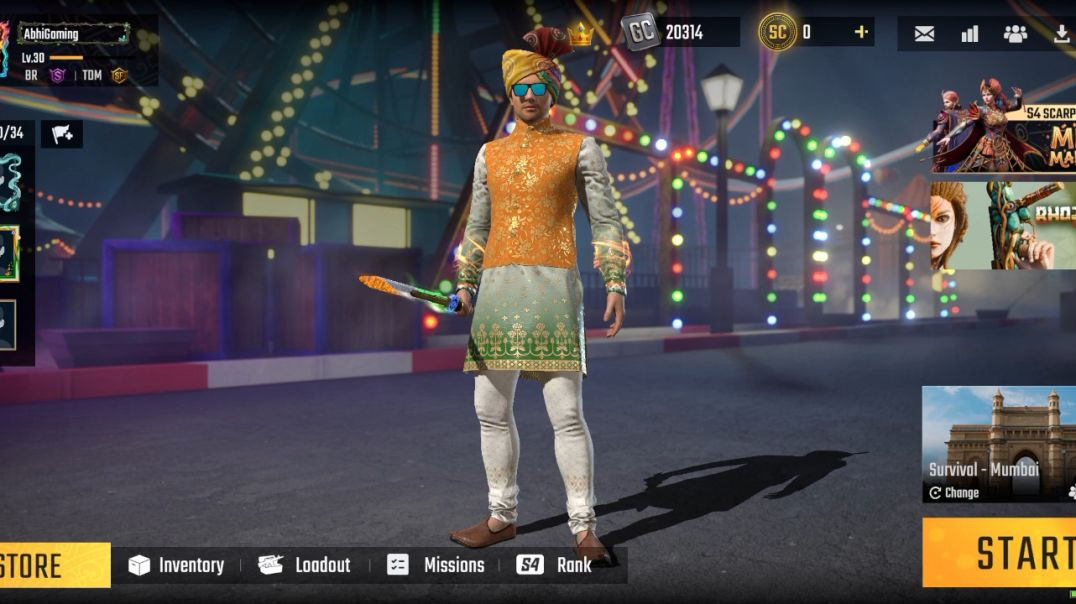Change the Survival - Mumbai map

(954, 493)
